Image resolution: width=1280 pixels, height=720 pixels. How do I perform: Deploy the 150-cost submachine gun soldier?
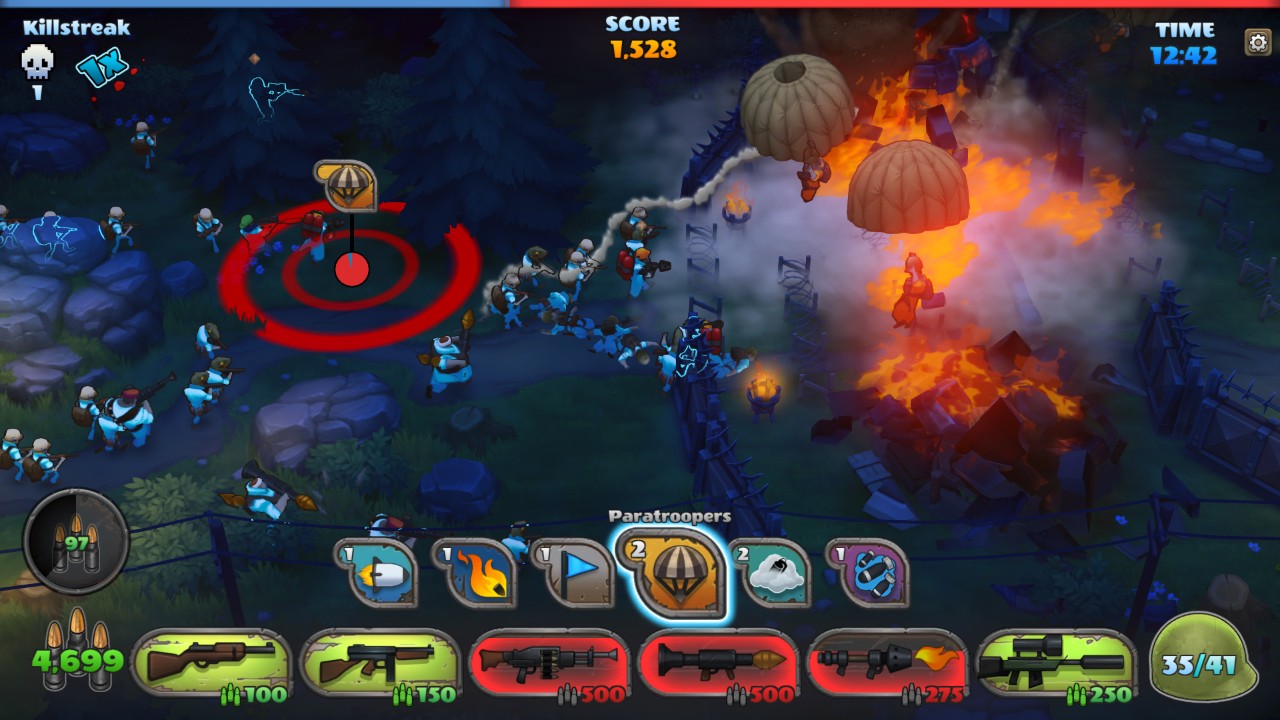[380, 665]
